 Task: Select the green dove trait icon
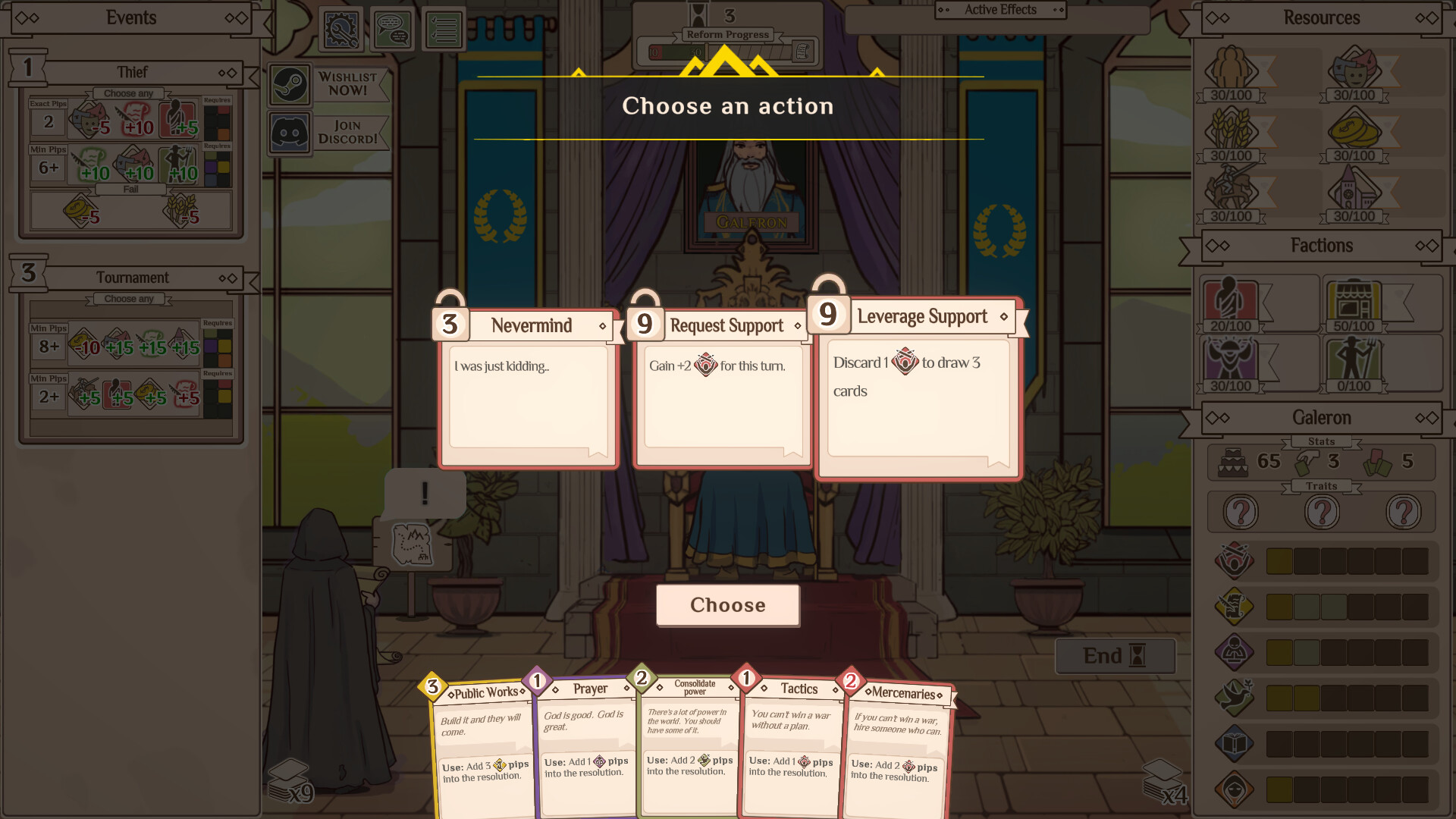tap(1234, 696)
